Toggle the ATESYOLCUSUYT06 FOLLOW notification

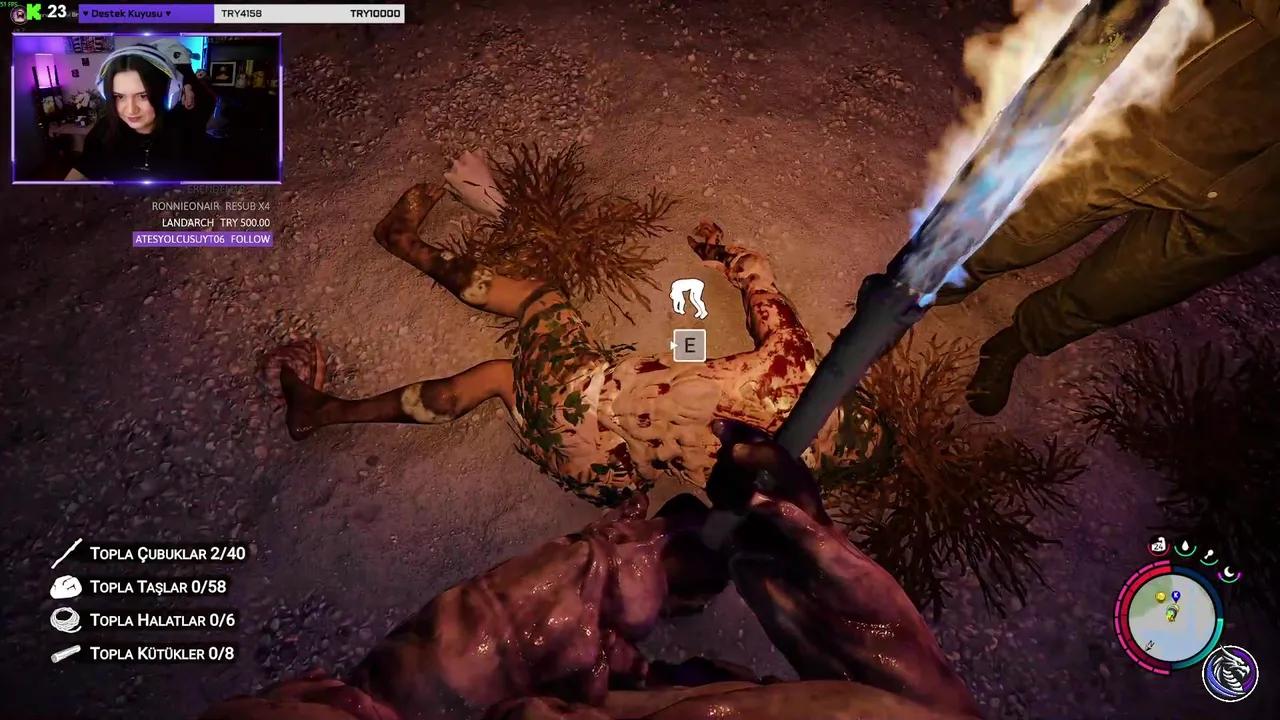point(202,239)
